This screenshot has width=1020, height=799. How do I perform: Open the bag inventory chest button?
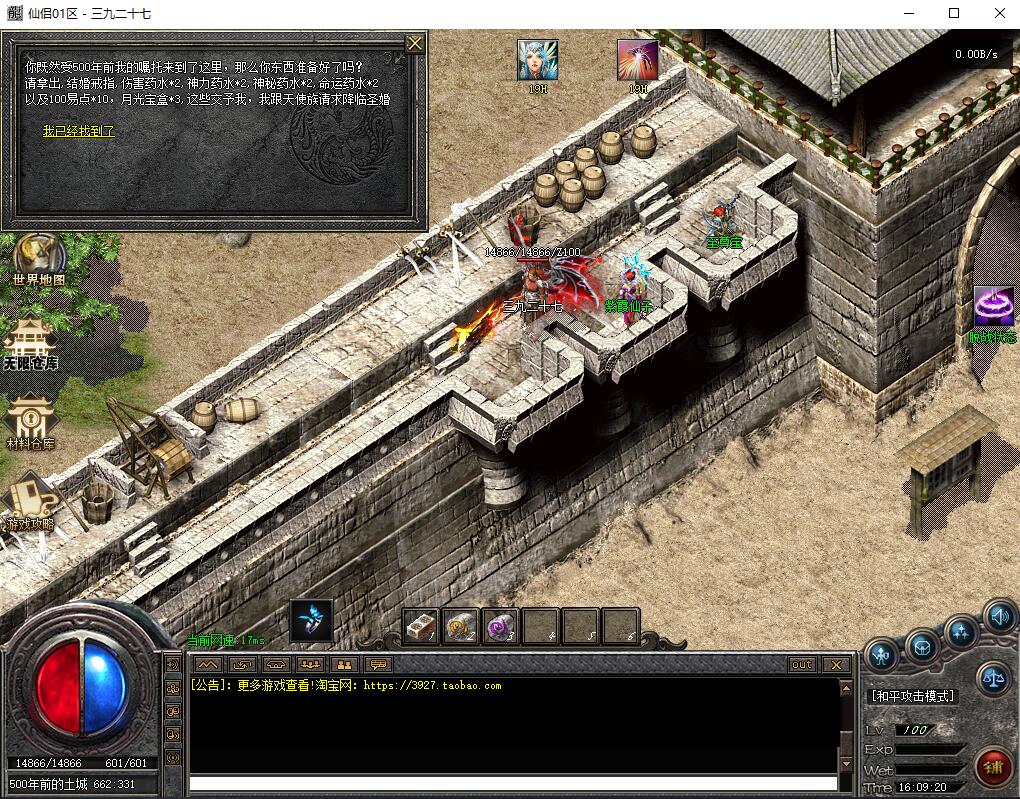pos(922,645)
